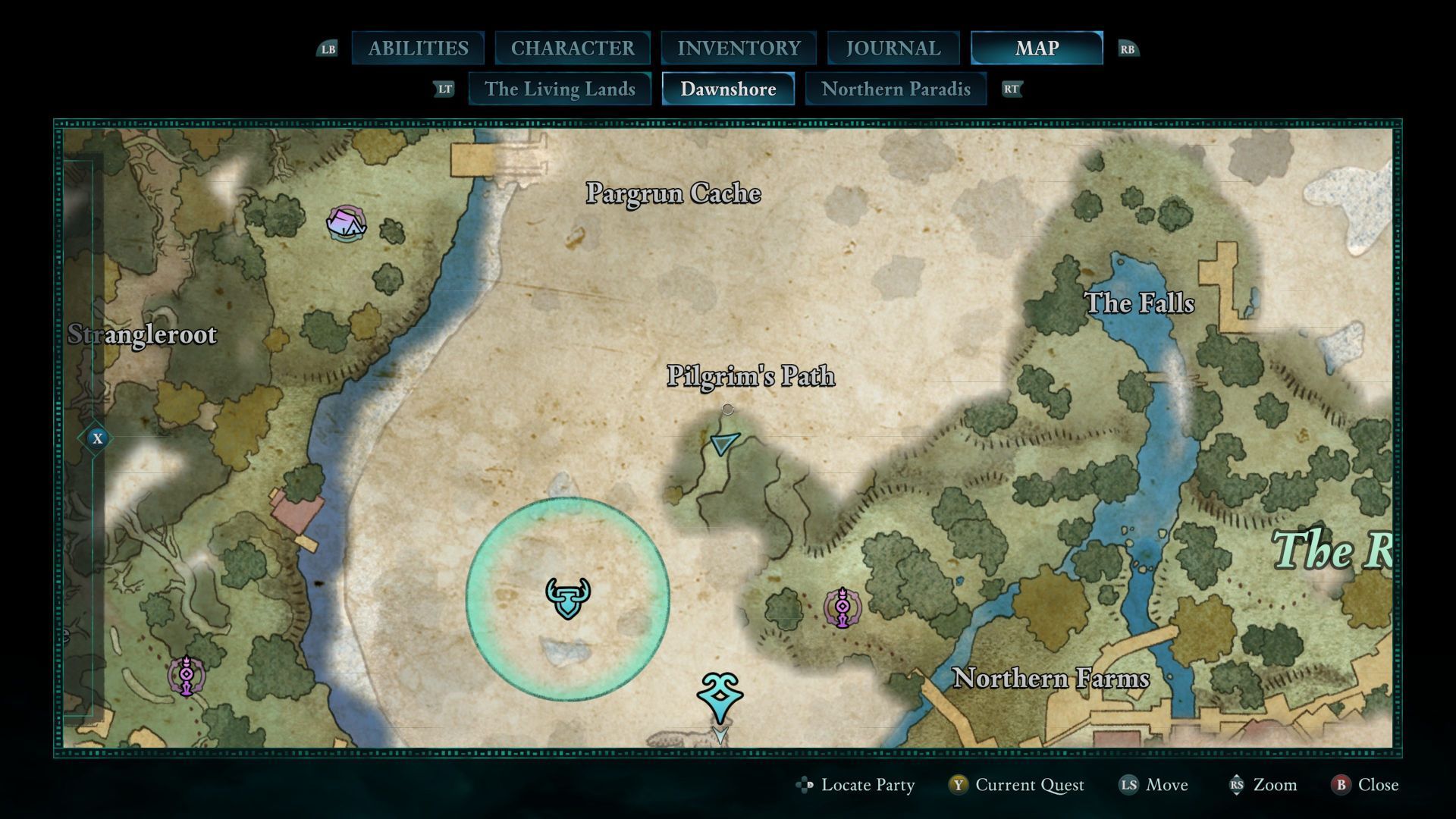
Task: Choose the pink totem marker below Strangleroot
Action: coord(187,675)
